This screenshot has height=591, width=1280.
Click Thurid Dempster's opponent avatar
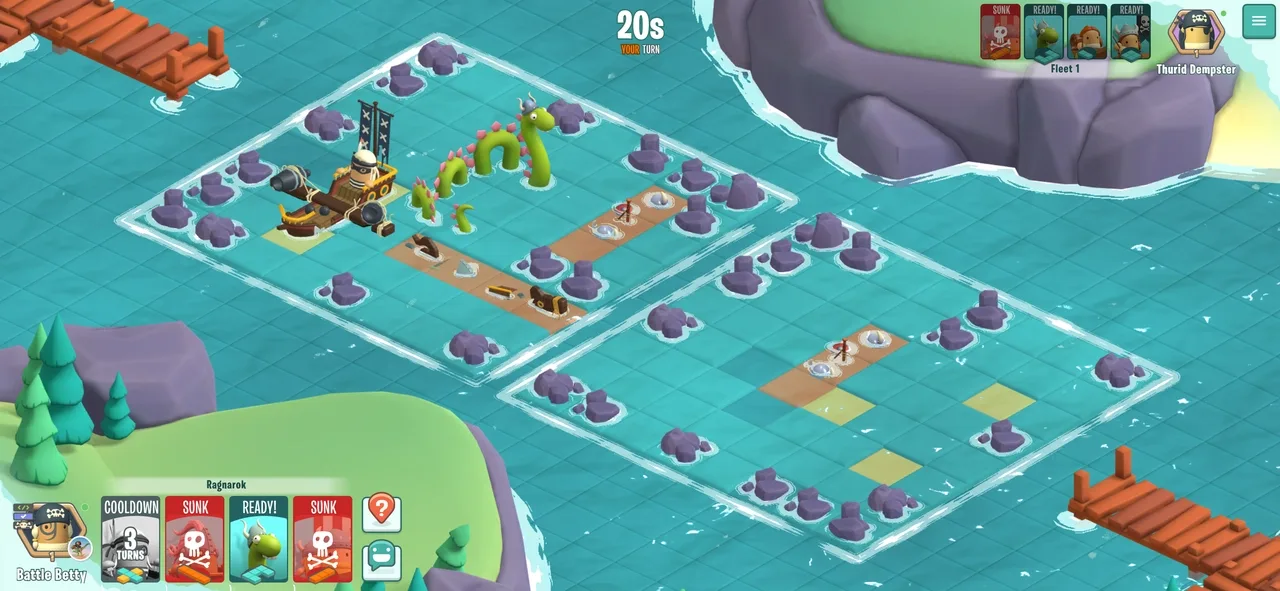click(x=1196, y=33)
